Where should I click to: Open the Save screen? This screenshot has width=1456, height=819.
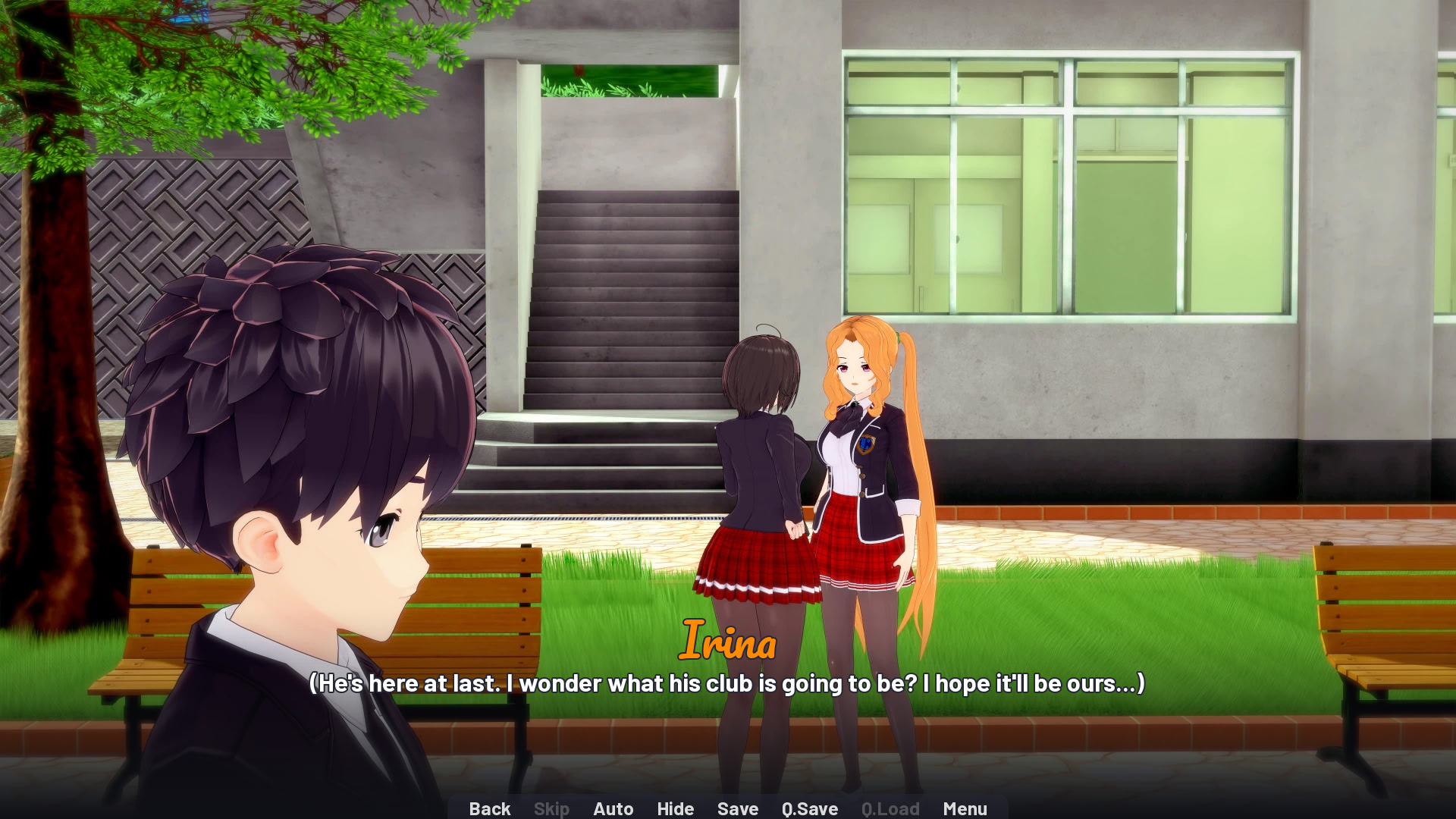pyautogui.click(x=736, y=808)
